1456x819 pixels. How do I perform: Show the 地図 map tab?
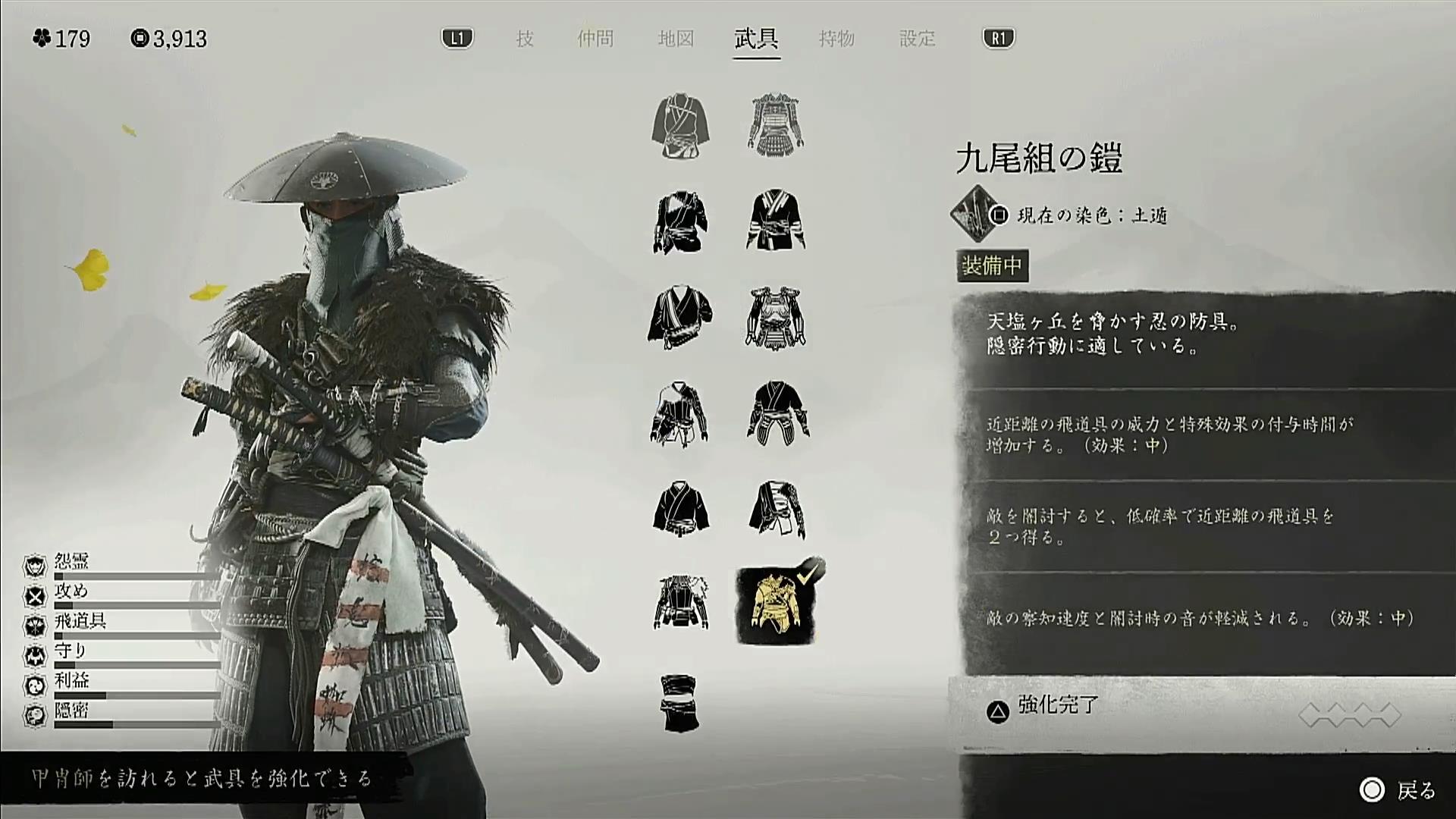tap(676, 39)
